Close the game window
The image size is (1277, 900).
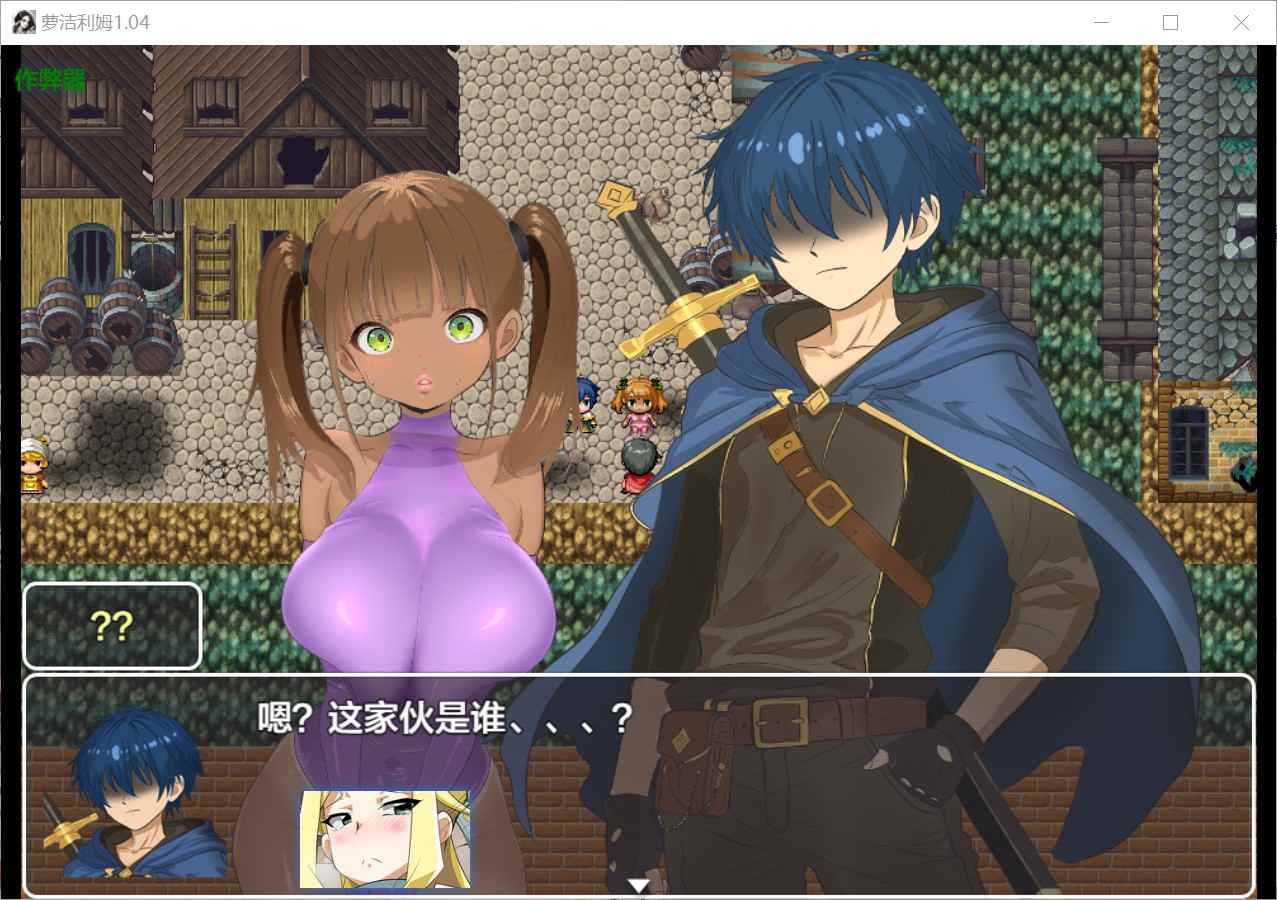click(1241, 23)
